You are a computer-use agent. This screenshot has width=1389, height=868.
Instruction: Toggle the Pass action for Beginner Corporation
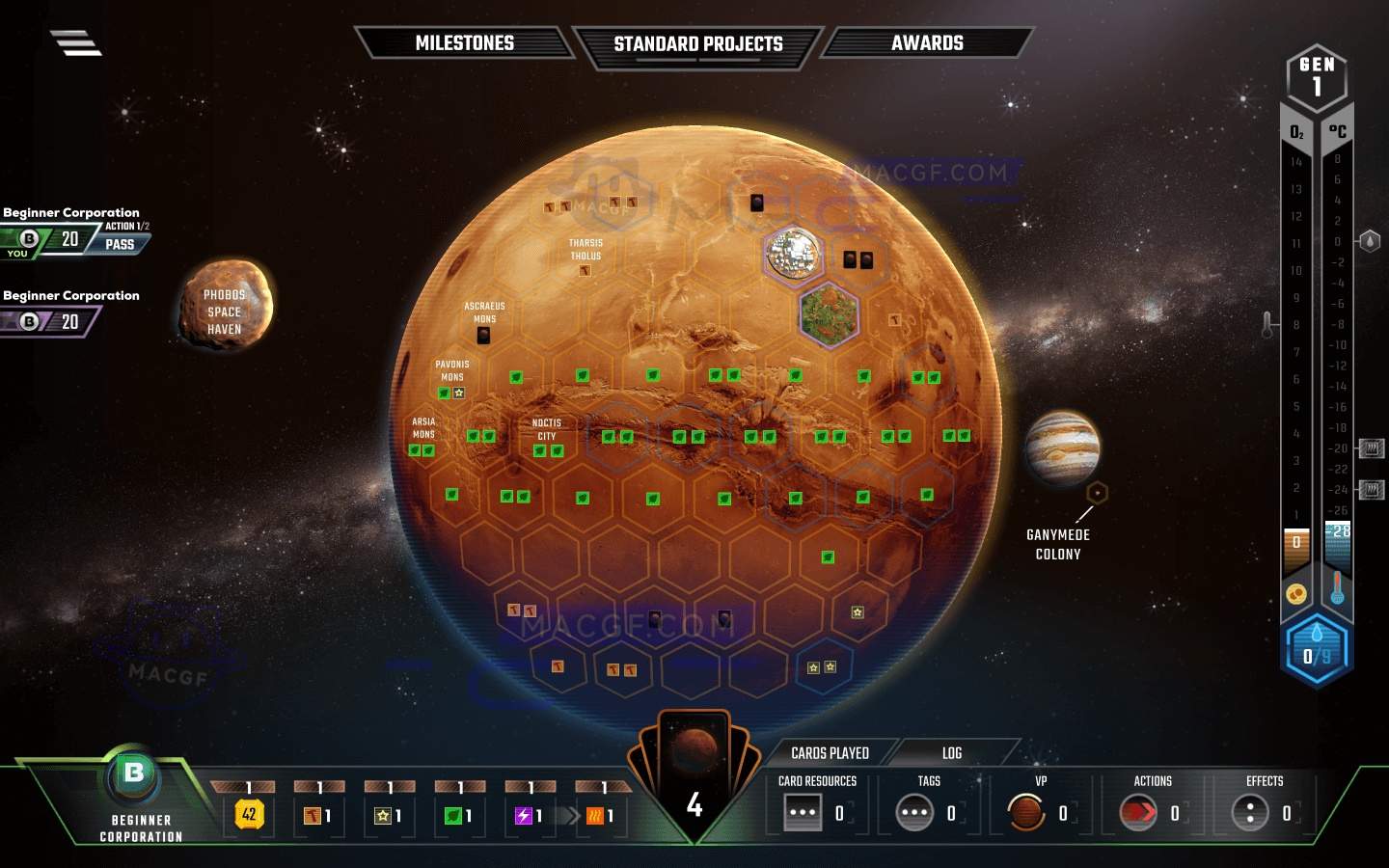click(x=120, y=244)
